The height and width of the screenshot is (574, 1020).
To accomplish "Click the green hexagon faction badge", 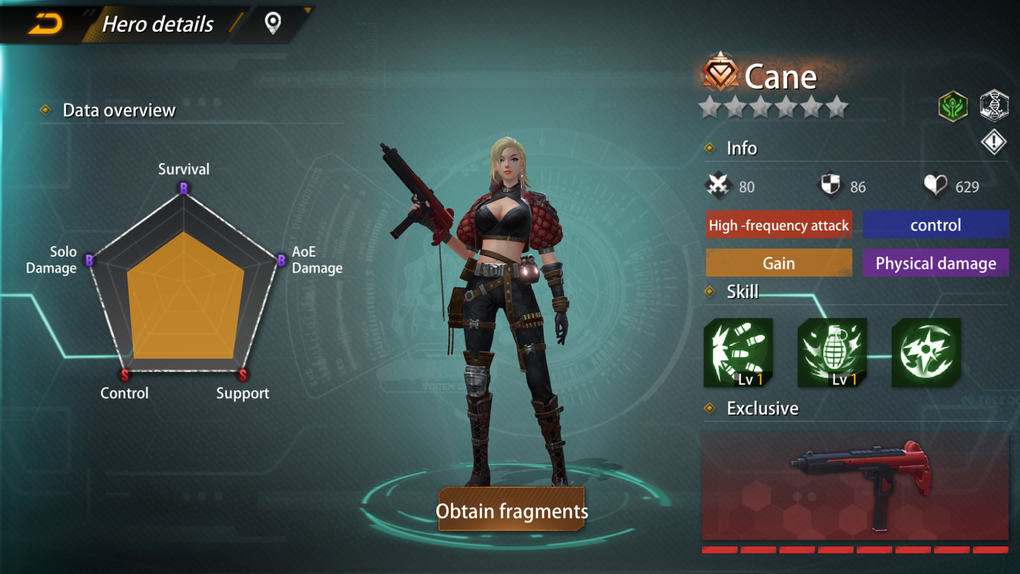I will pyautogui.click(x=952, y=106).
